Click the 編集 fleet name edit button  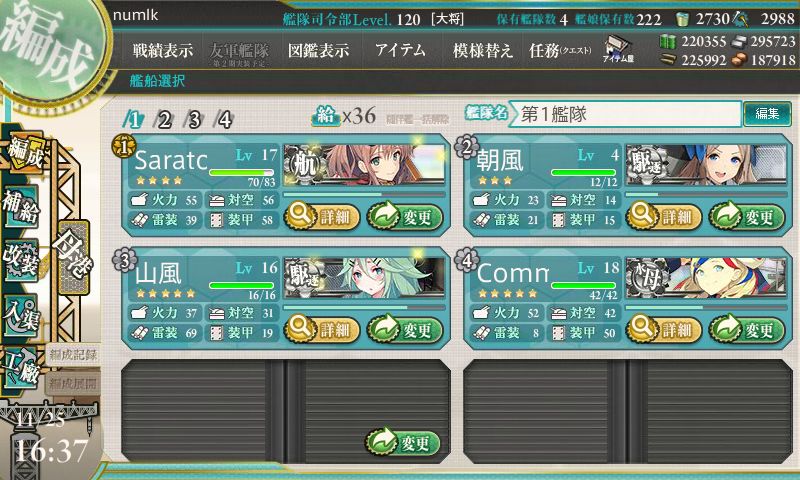[767, 114]
